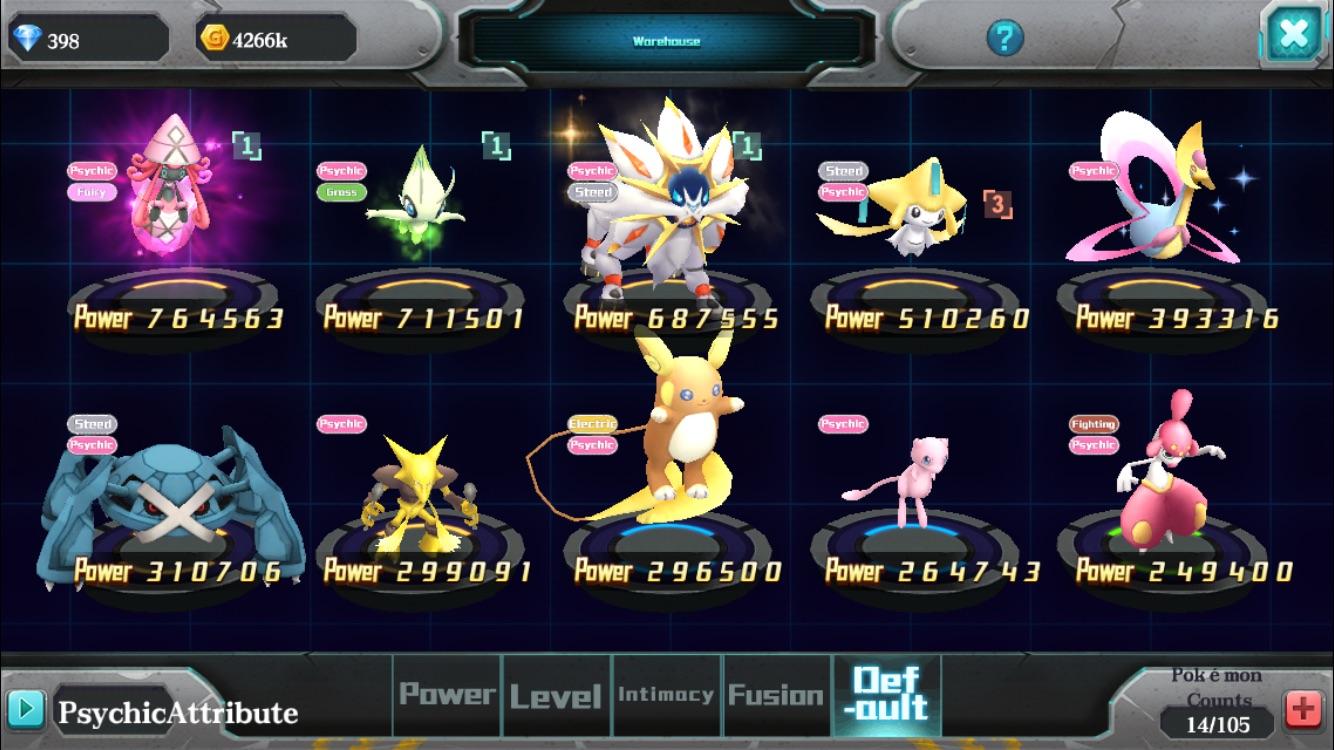Click the Fighting type badge on Medicham
Image resolution: width=1334 pixels, height=750 pixels.
1093,423
